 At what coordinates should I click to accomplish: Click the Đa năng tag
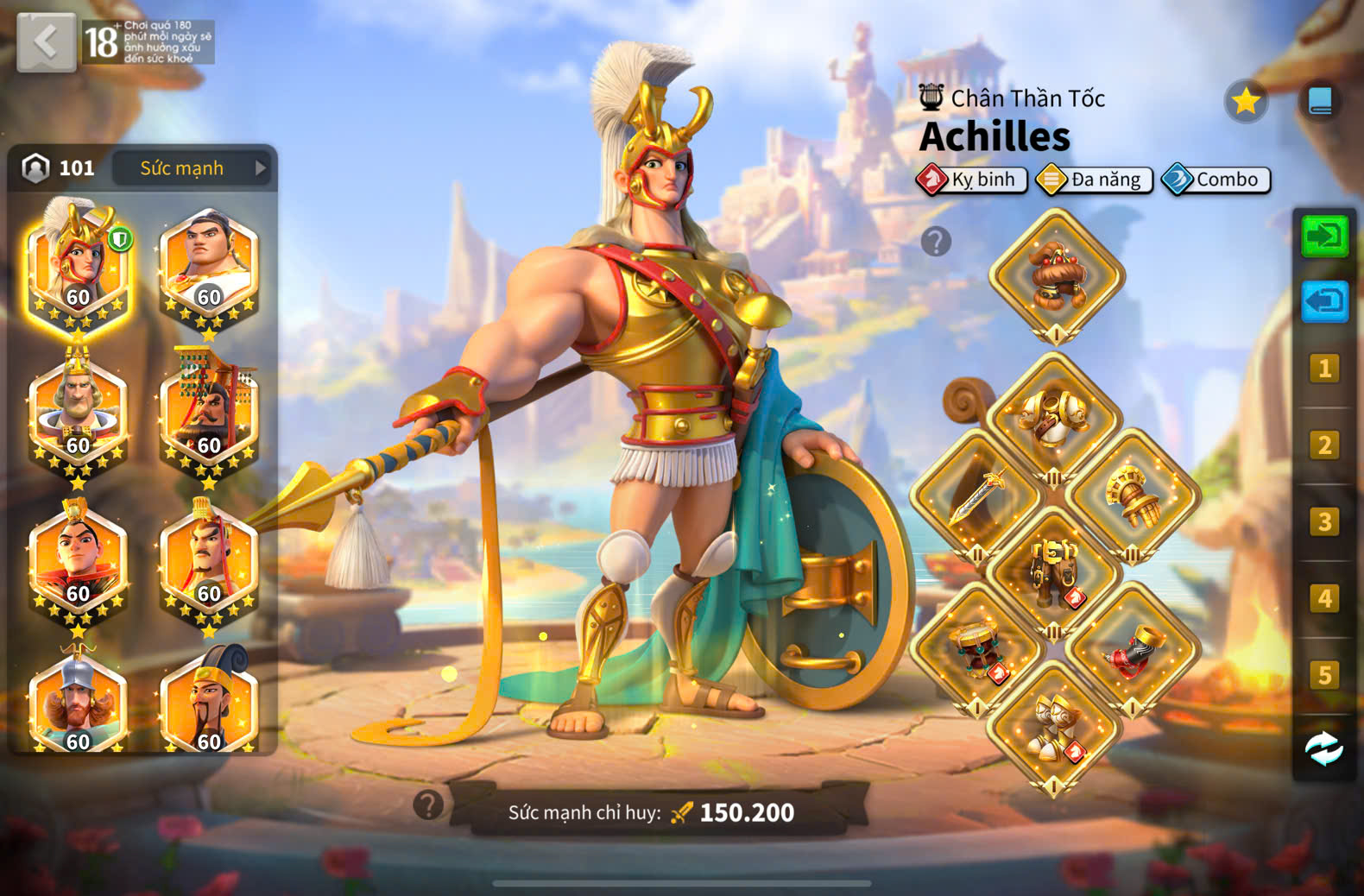pos(1095,180)
